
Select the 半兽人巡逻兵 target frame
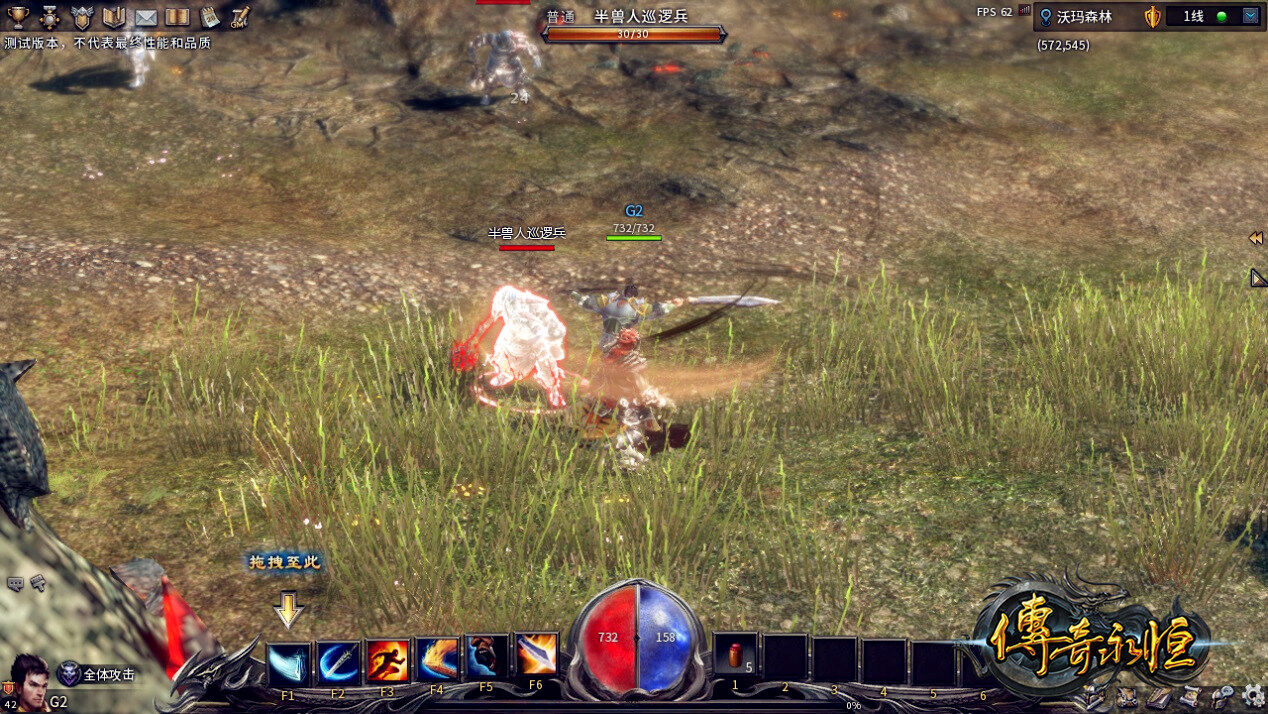[x=634, y=34]
